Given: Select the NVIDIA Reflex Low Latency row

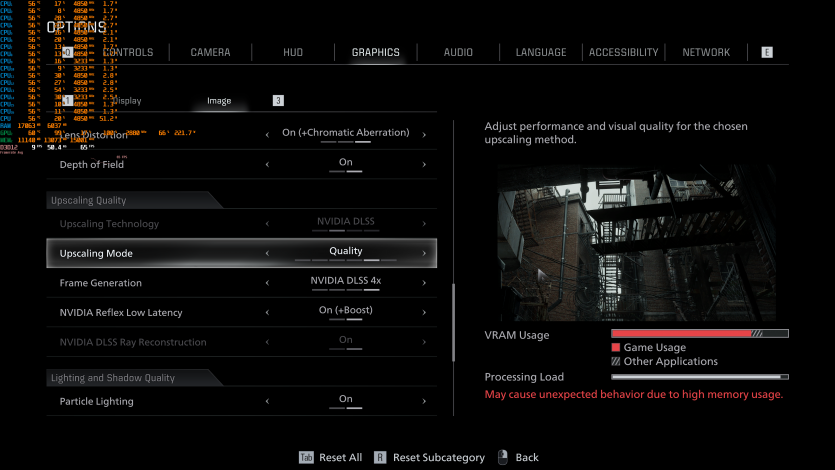Looking at the screenshot, I should coord(241,312).
